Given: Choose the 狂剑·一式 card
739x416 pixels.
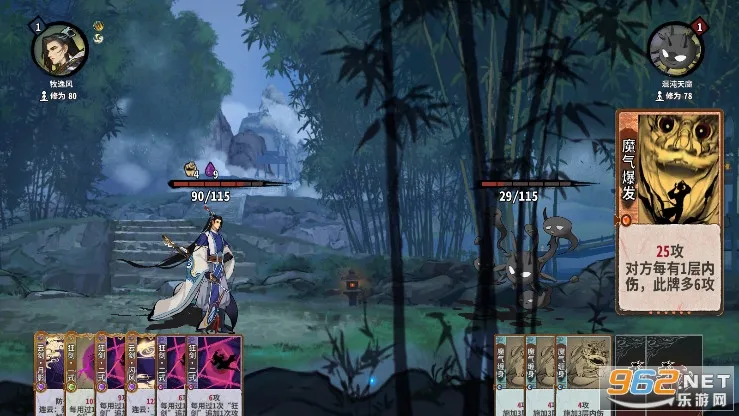Looking at the screenshot, I should 79,376.
